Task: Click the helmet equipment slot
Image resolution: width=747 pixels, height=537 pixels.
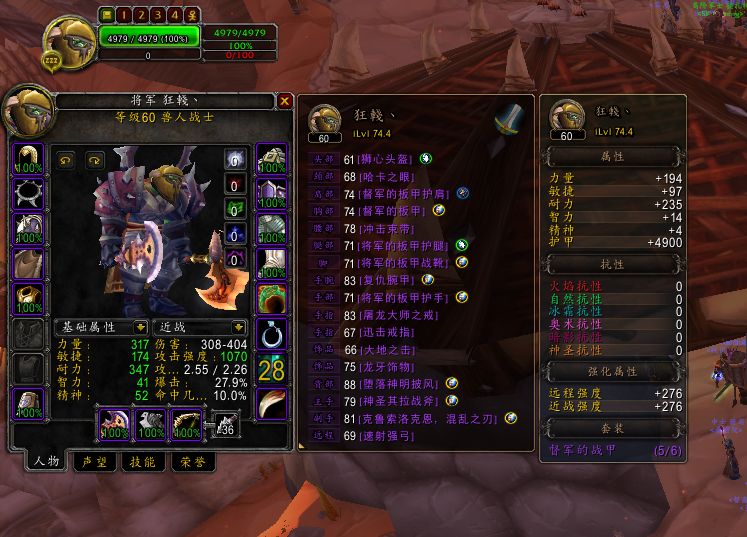Action: point(28,160)
